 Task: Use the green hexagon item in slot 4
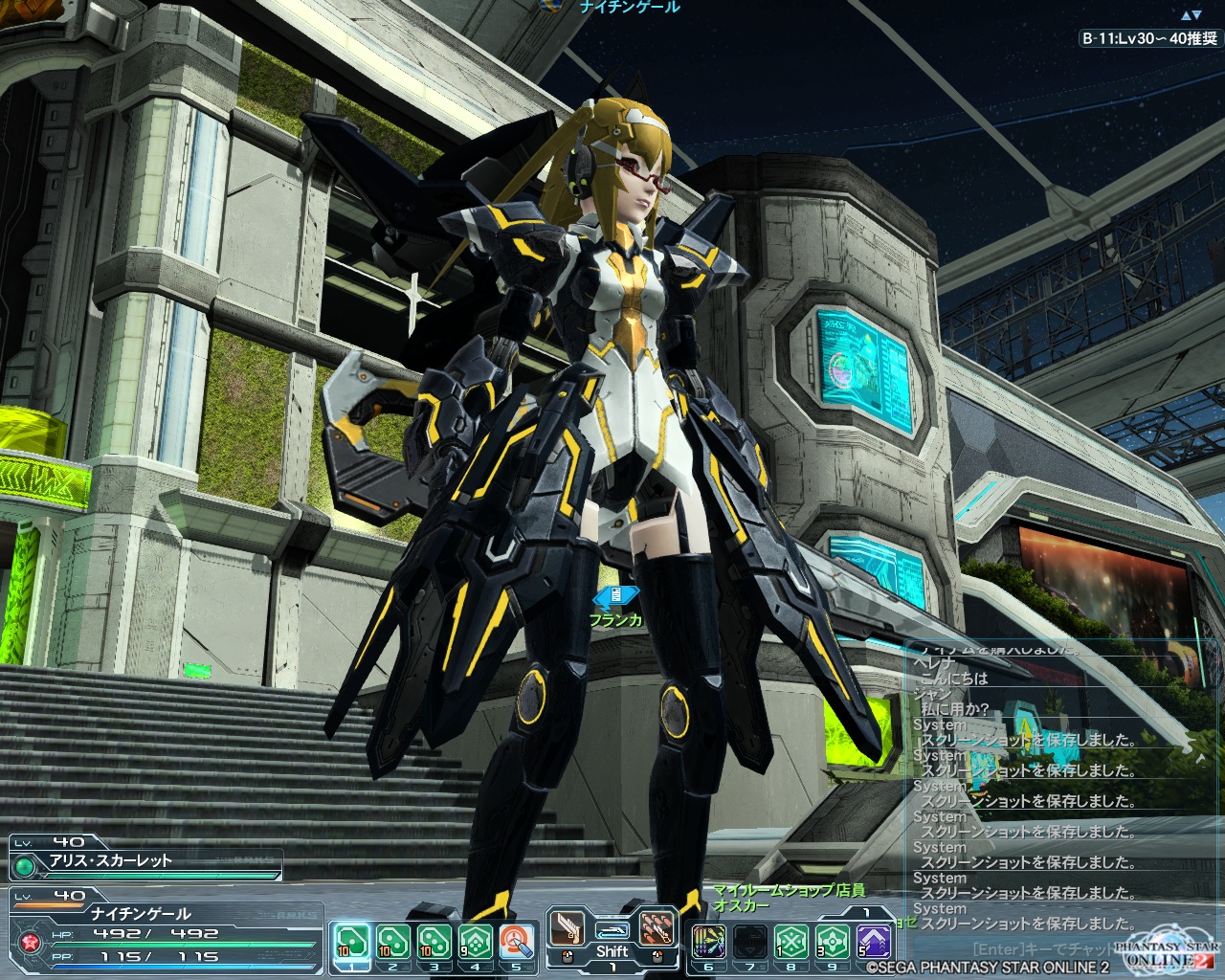477,942
